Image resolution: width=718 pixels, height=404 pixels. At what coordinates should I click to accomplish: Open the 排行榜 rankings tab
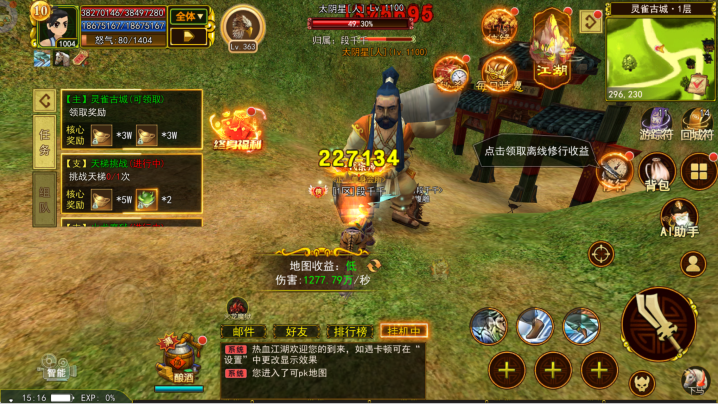(x=350, y=331)
